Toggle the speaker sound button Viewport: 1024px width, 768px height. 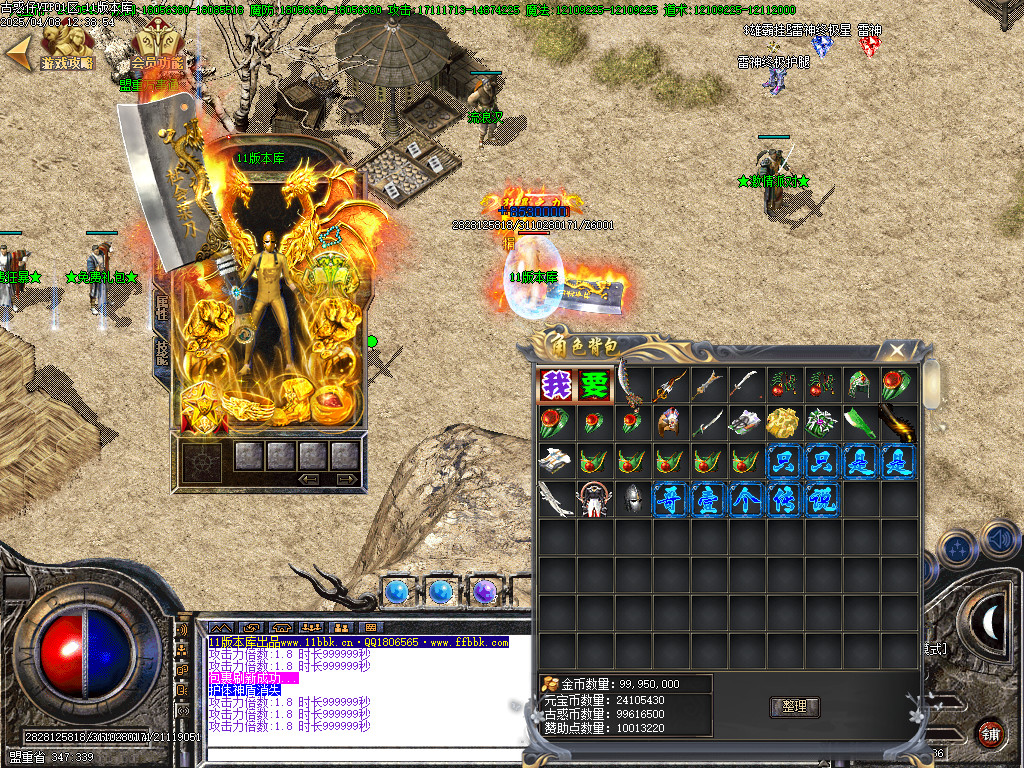click(999, 541)
